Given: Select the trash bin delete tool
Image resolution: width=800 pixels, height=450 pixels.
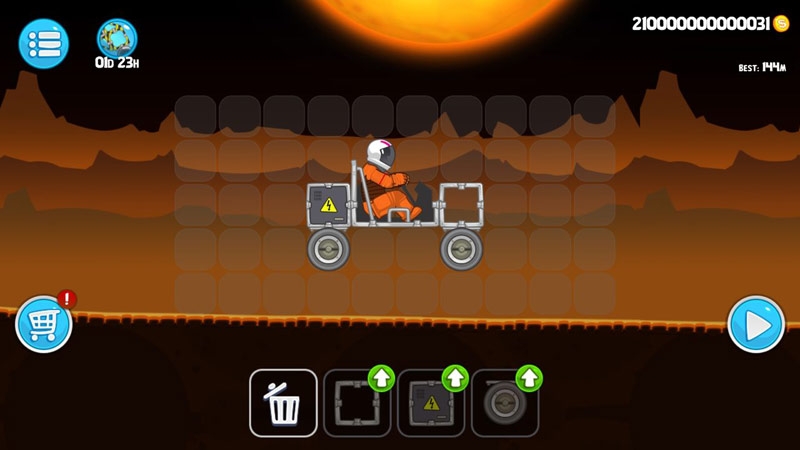Looking at the screenshot, I should [283, 404].
